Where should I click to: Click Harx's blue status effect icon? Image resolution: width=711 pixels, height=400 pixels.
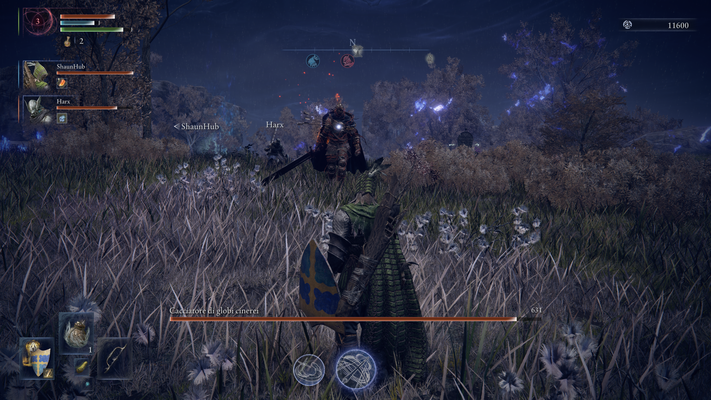point(62,117)
